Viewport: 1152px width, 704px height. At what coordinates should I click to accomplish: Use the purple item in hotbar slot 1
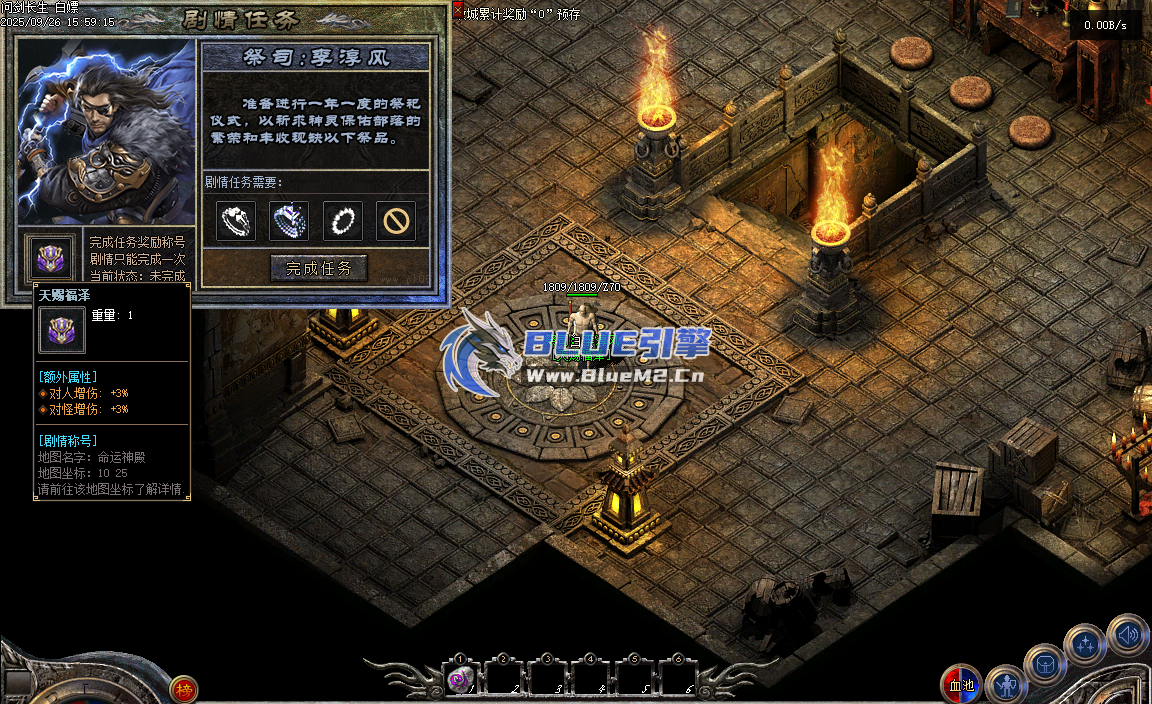(x=460, y=680)
